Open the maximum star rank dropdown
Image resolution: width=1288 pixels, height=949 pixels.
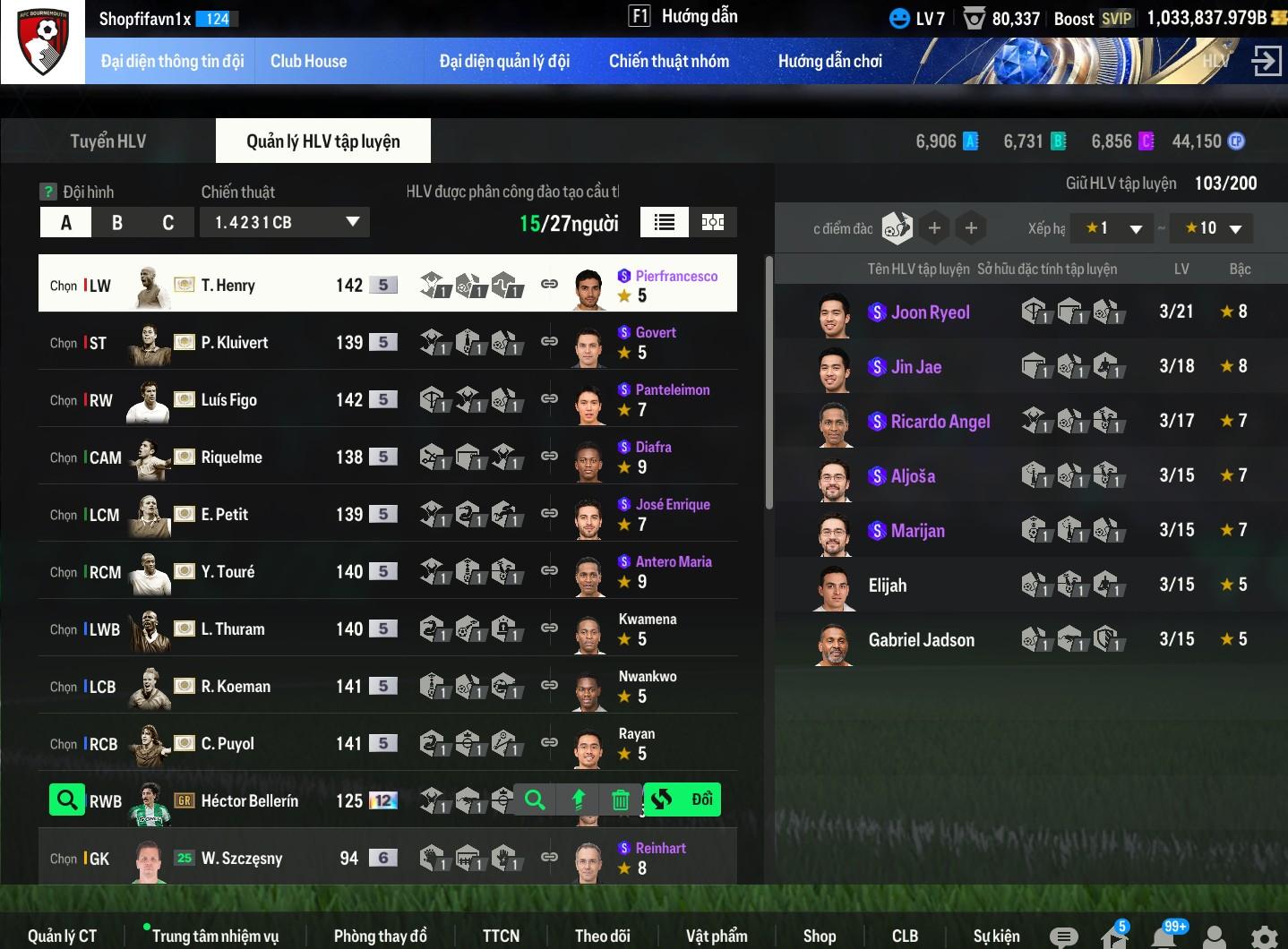point(1214,228)
